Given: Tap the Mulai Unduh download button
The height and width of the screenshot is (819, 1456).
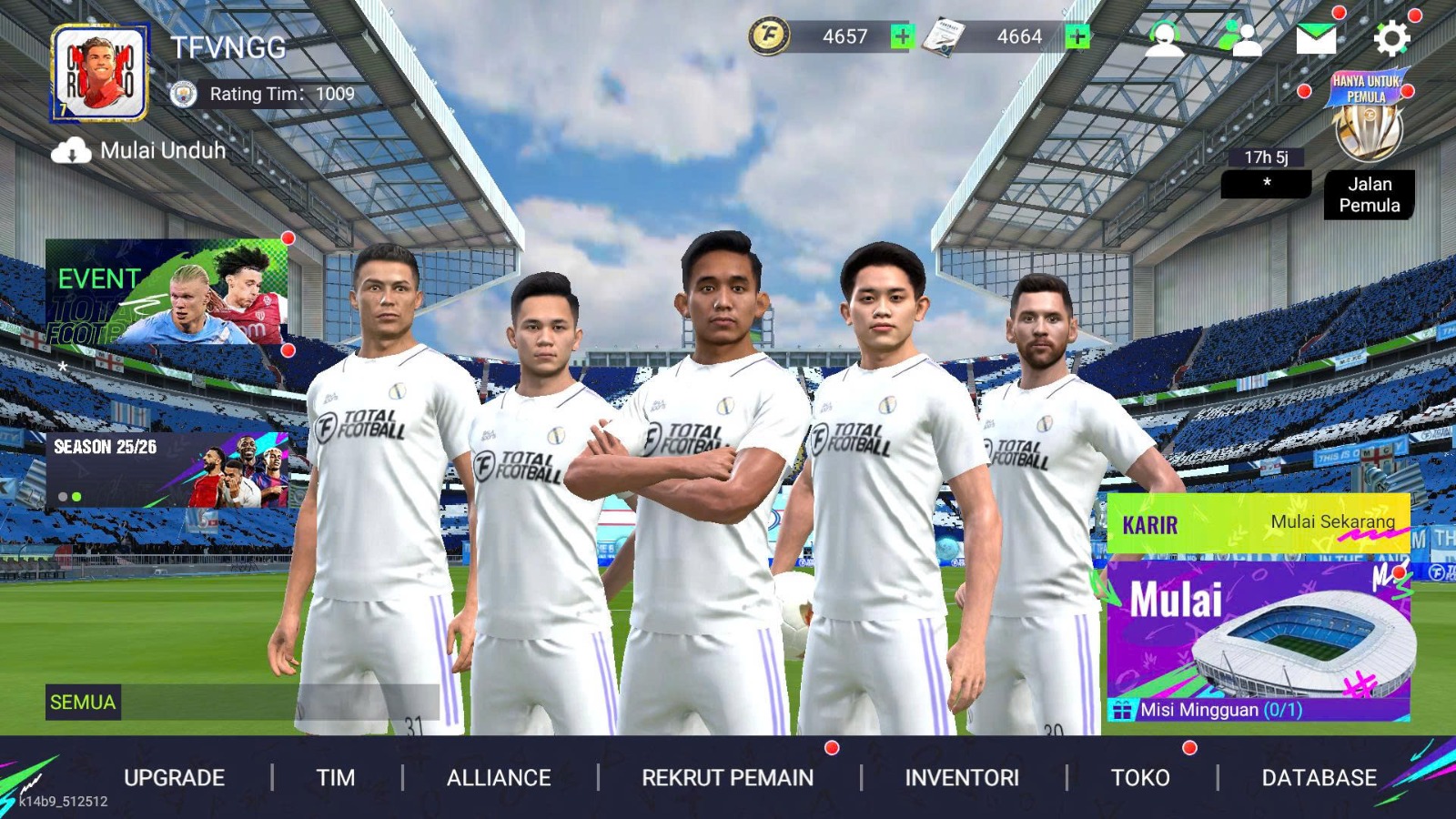Looking at the screenshot, I should (x=138, y=151).
